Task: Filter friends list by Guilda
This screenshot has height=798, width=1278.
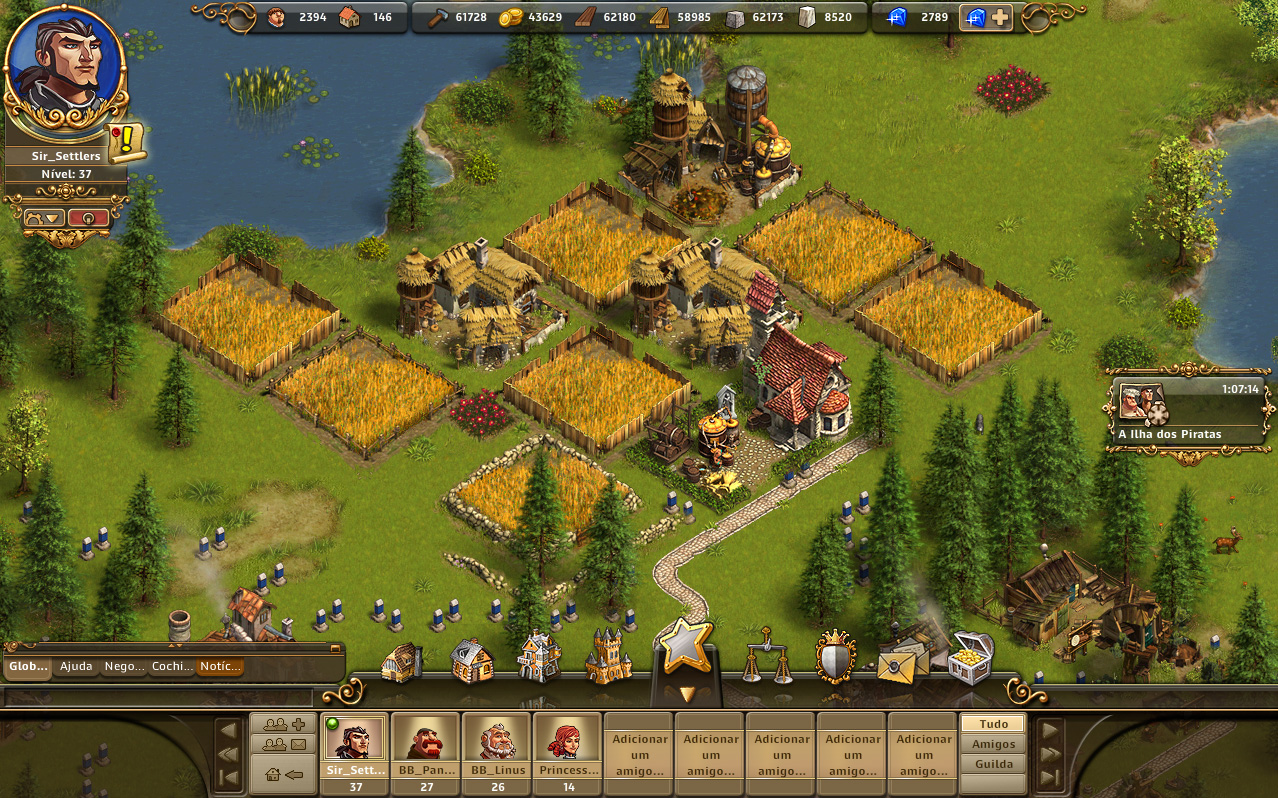Action: (993, 764)
